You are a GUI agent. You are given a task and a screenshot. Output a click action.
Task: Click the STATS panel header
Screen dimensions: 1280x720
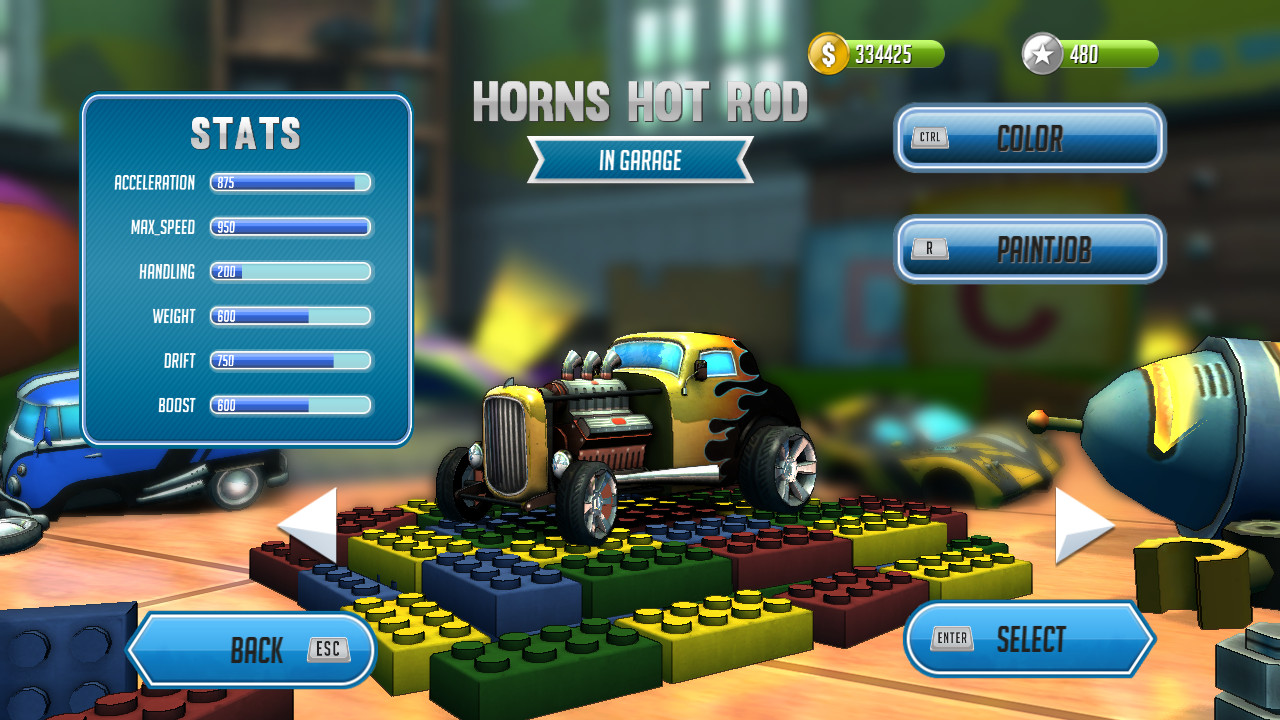click(246, 131)
